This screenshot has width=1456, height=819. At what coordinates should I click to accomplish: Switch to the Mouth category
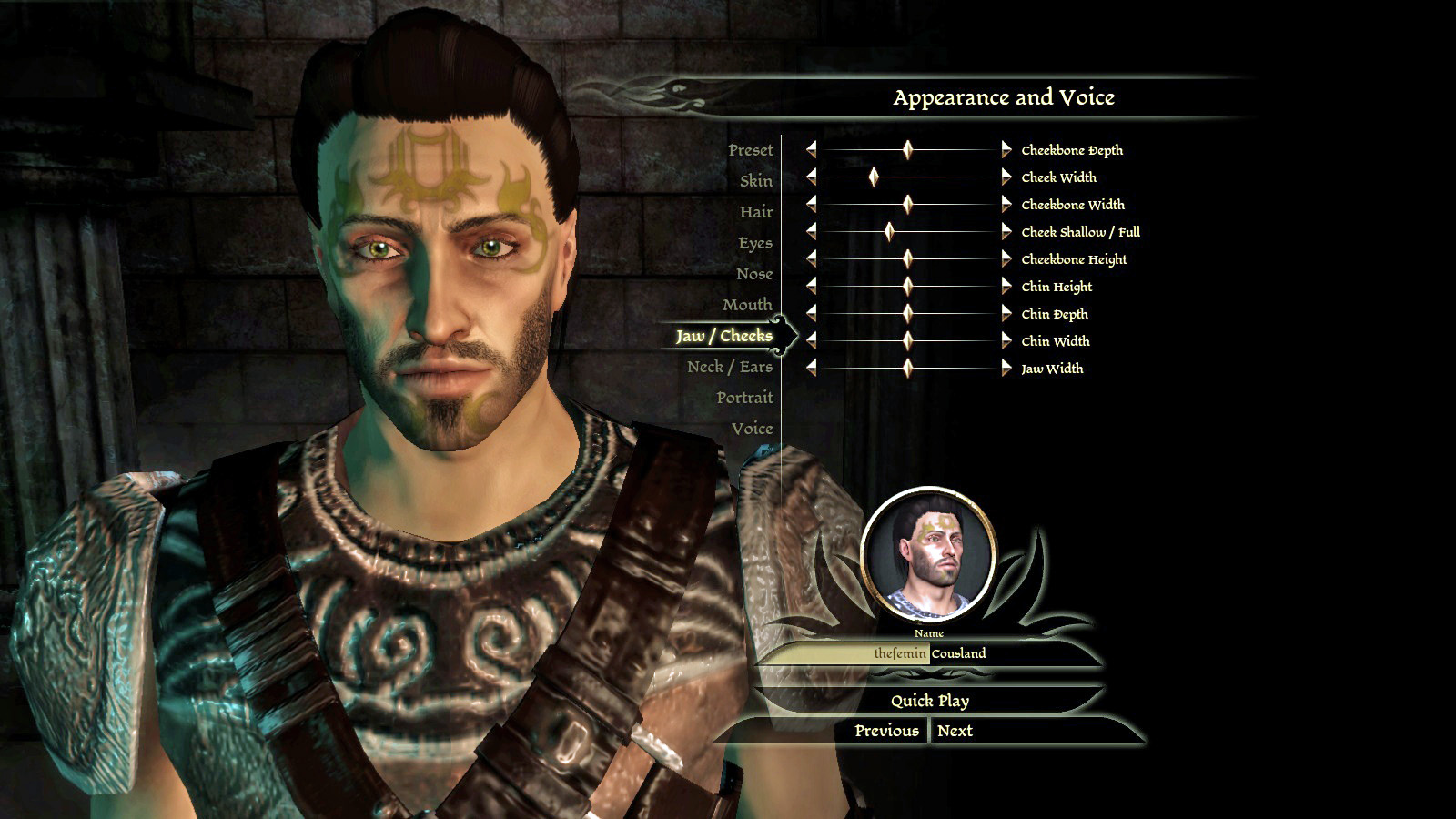pyautogui.click(x=746, y=305)
